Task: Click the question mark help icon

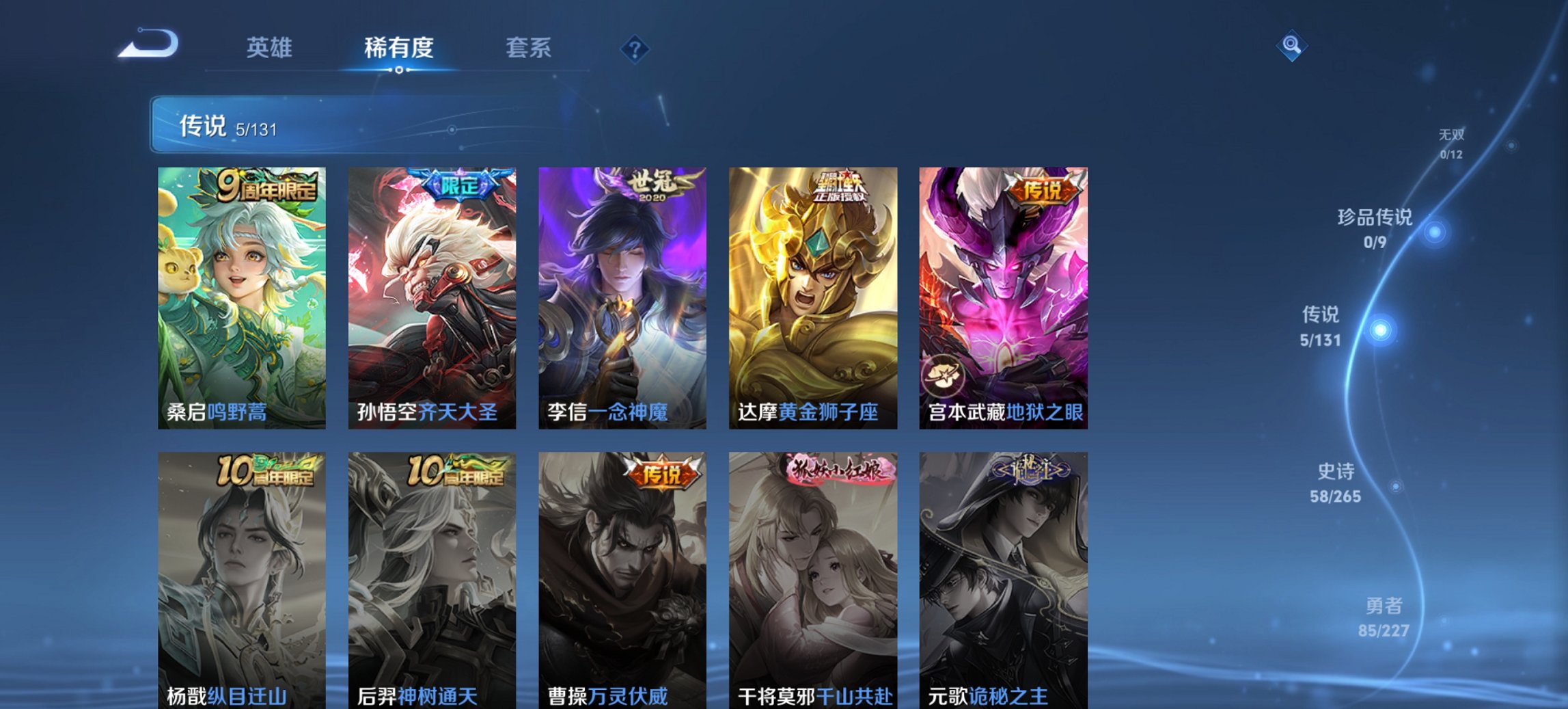Action: (x=635, y=48)
